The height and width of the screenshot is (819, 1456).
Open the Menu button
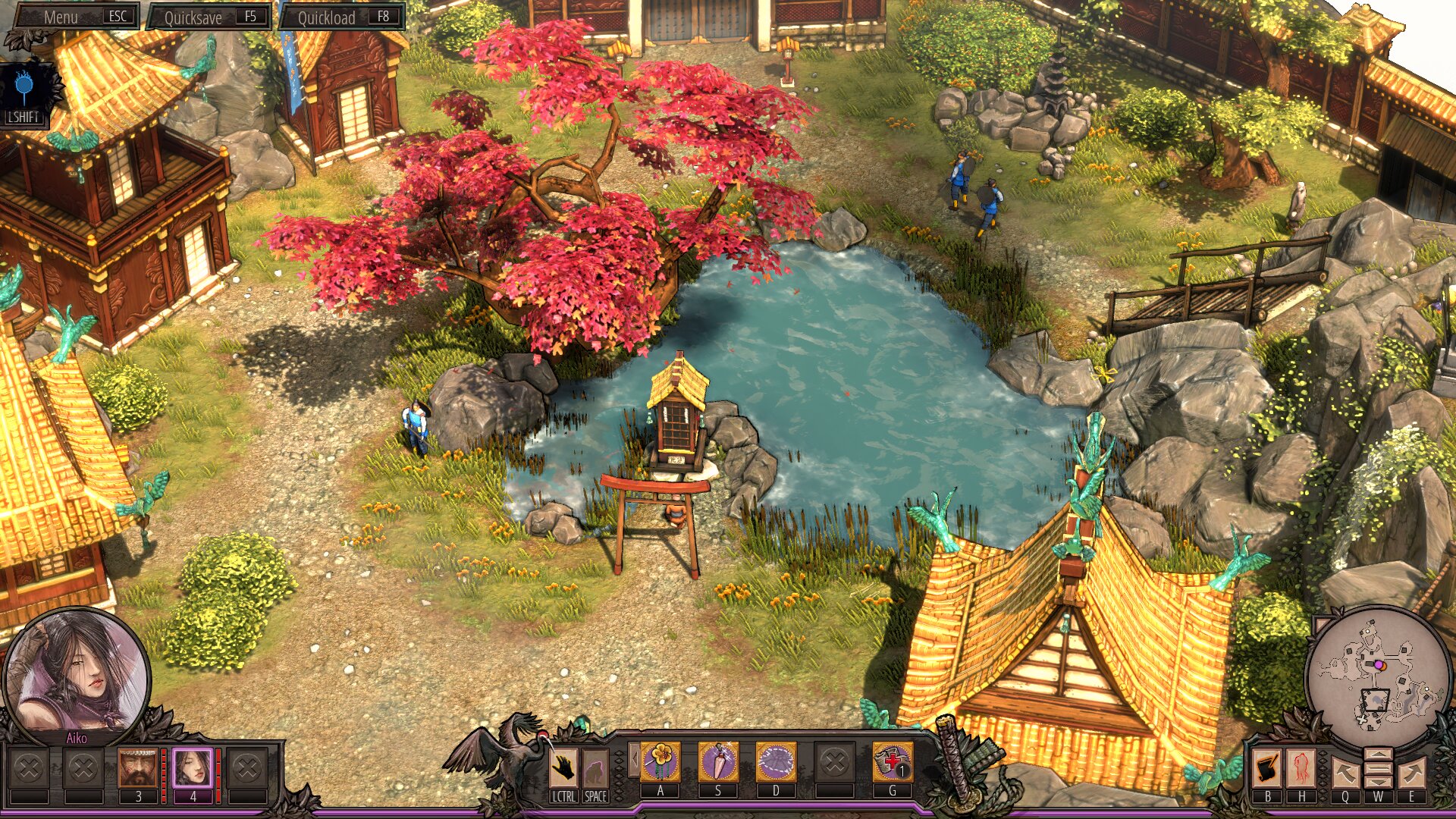[76, 17]
